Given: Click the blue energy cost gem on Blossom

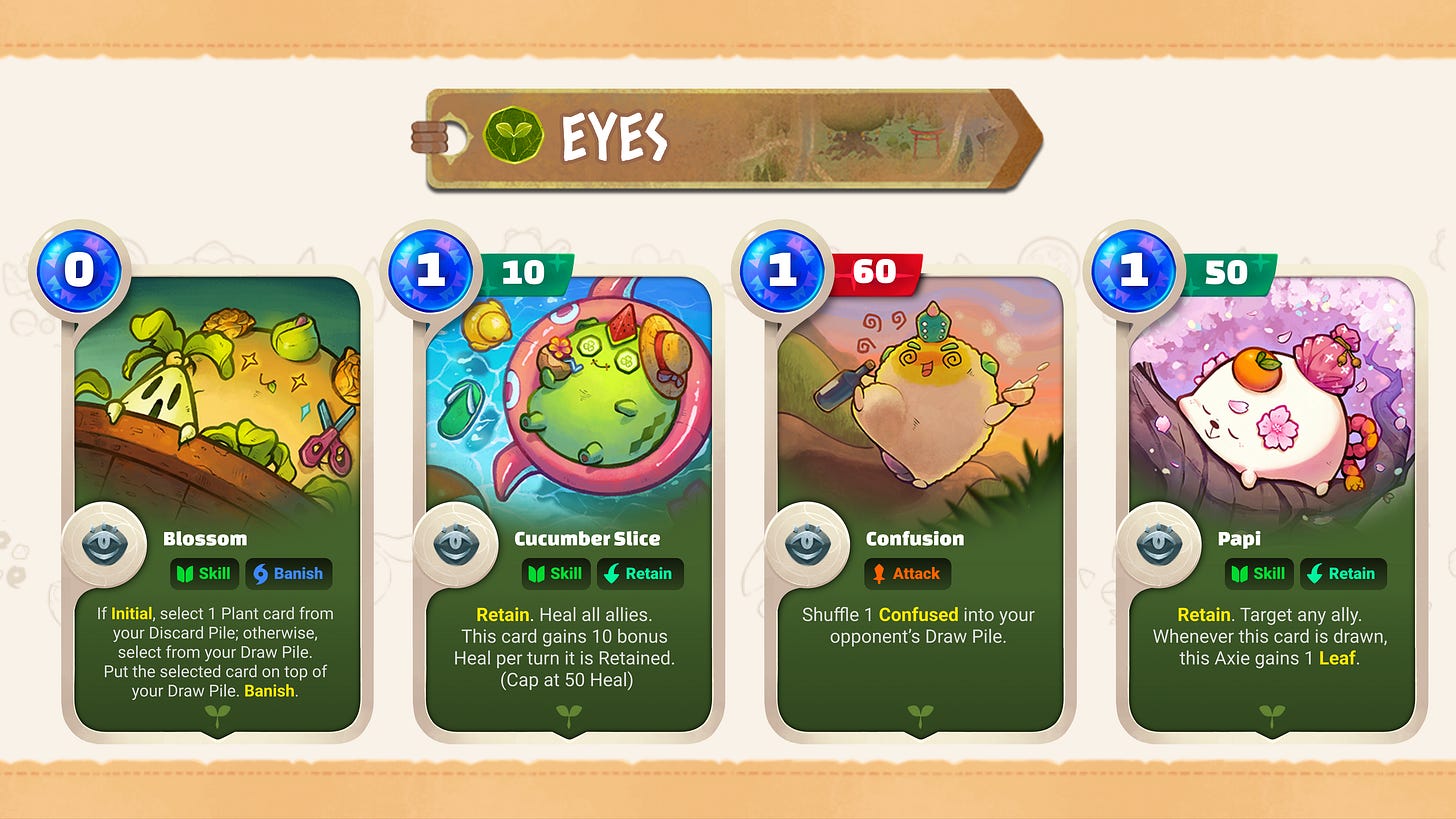Looking at the screenshot, I should point(78,270).
